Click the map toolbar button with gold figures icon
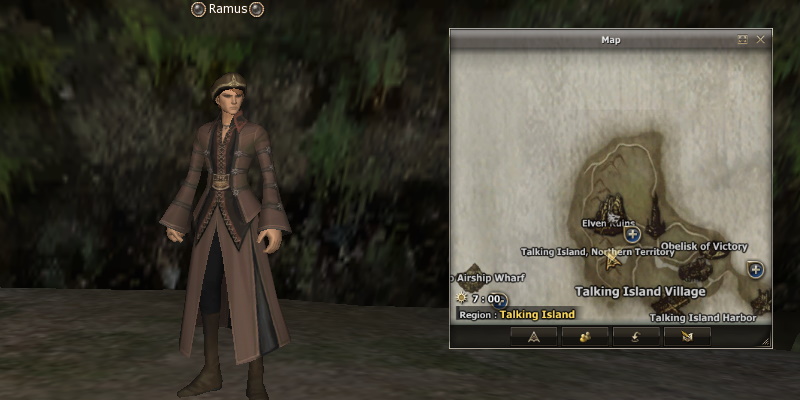The width and height of the screenshot is (800, 400). coord(585,336)
